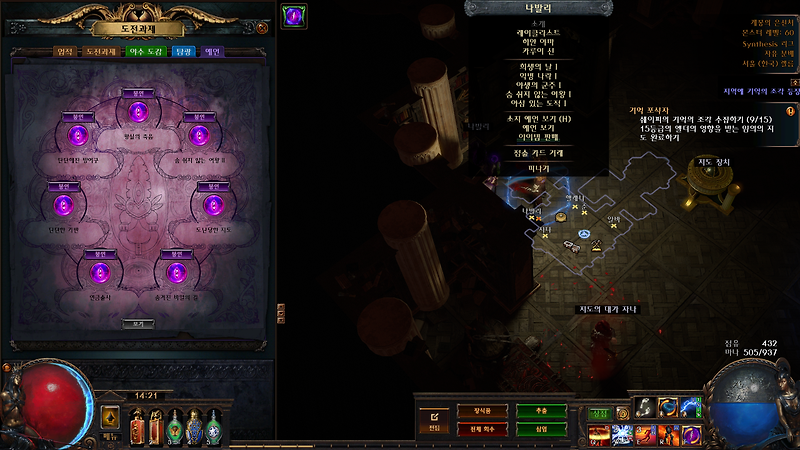Leave the conversation with 떠나기
The width and height of the screenshot is (800, 450).
pyautogui.click(x=531, y=168)
